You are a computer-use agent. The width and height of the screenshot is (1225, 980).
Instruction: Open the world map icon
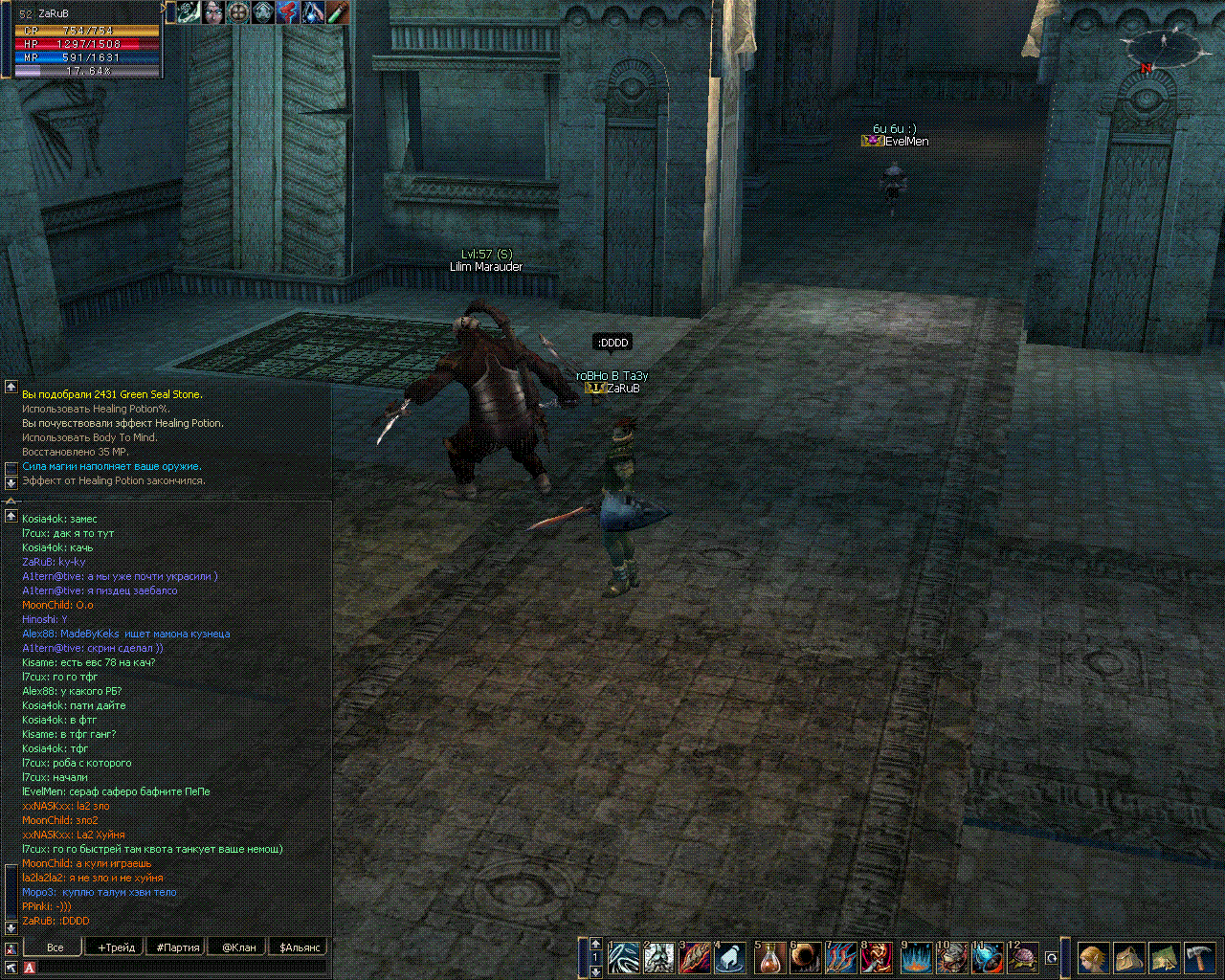click(1164, 958)
